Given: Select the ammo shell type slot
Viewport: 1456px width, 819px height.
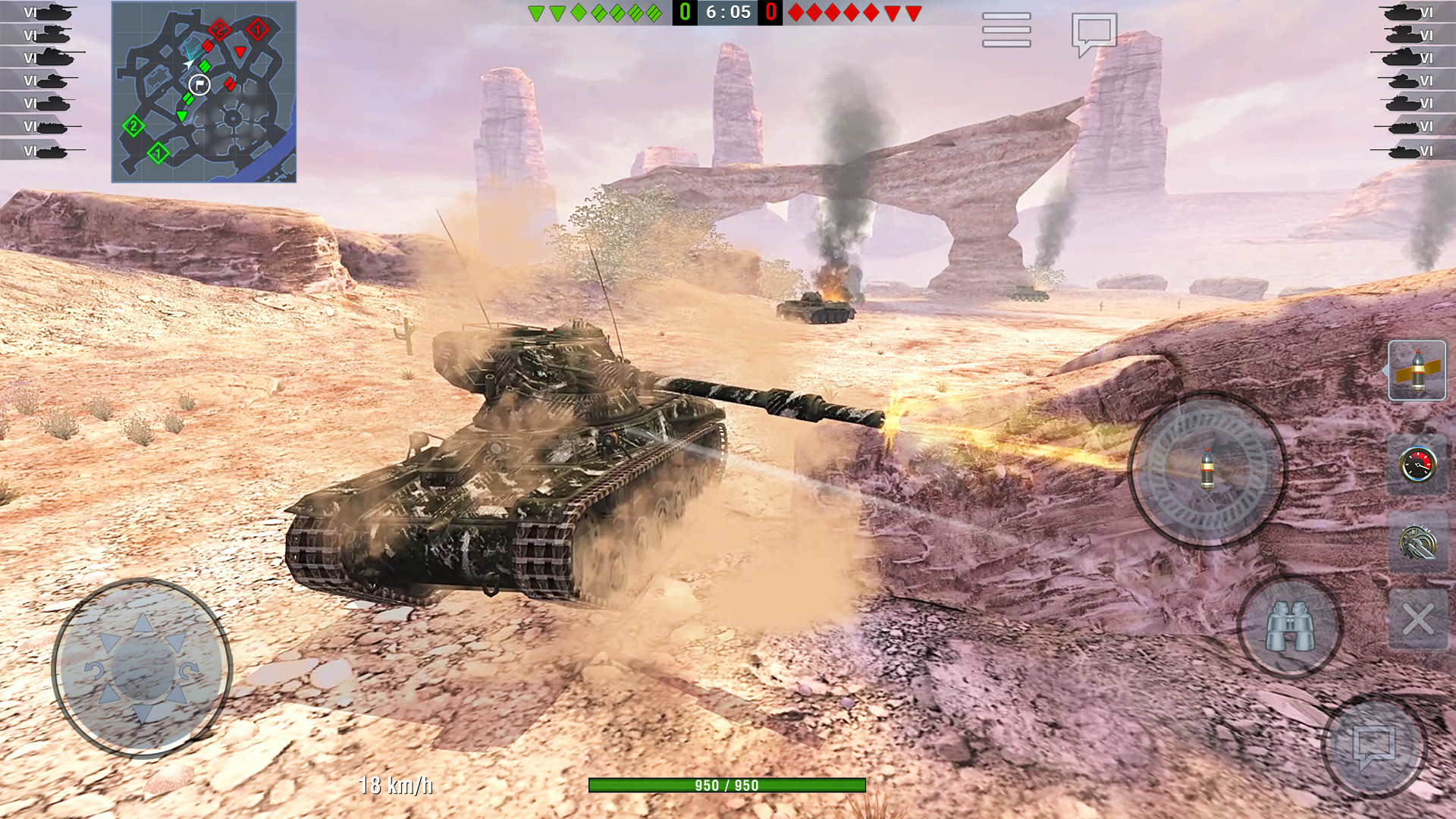Looking at the screenshot, I should coord(1417,371).
